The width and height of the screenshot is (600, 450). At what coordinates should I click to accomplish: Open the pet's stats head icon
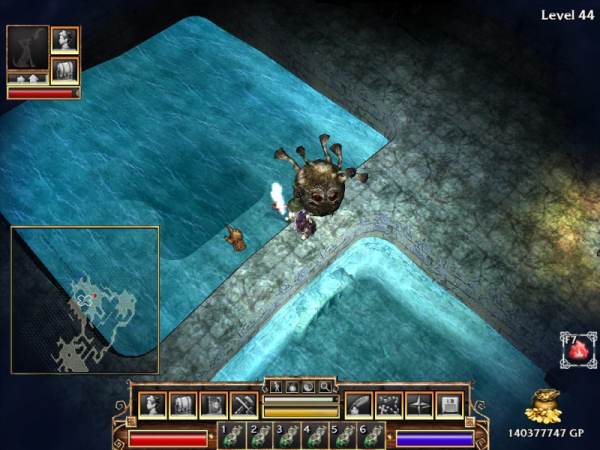(65, 40)
